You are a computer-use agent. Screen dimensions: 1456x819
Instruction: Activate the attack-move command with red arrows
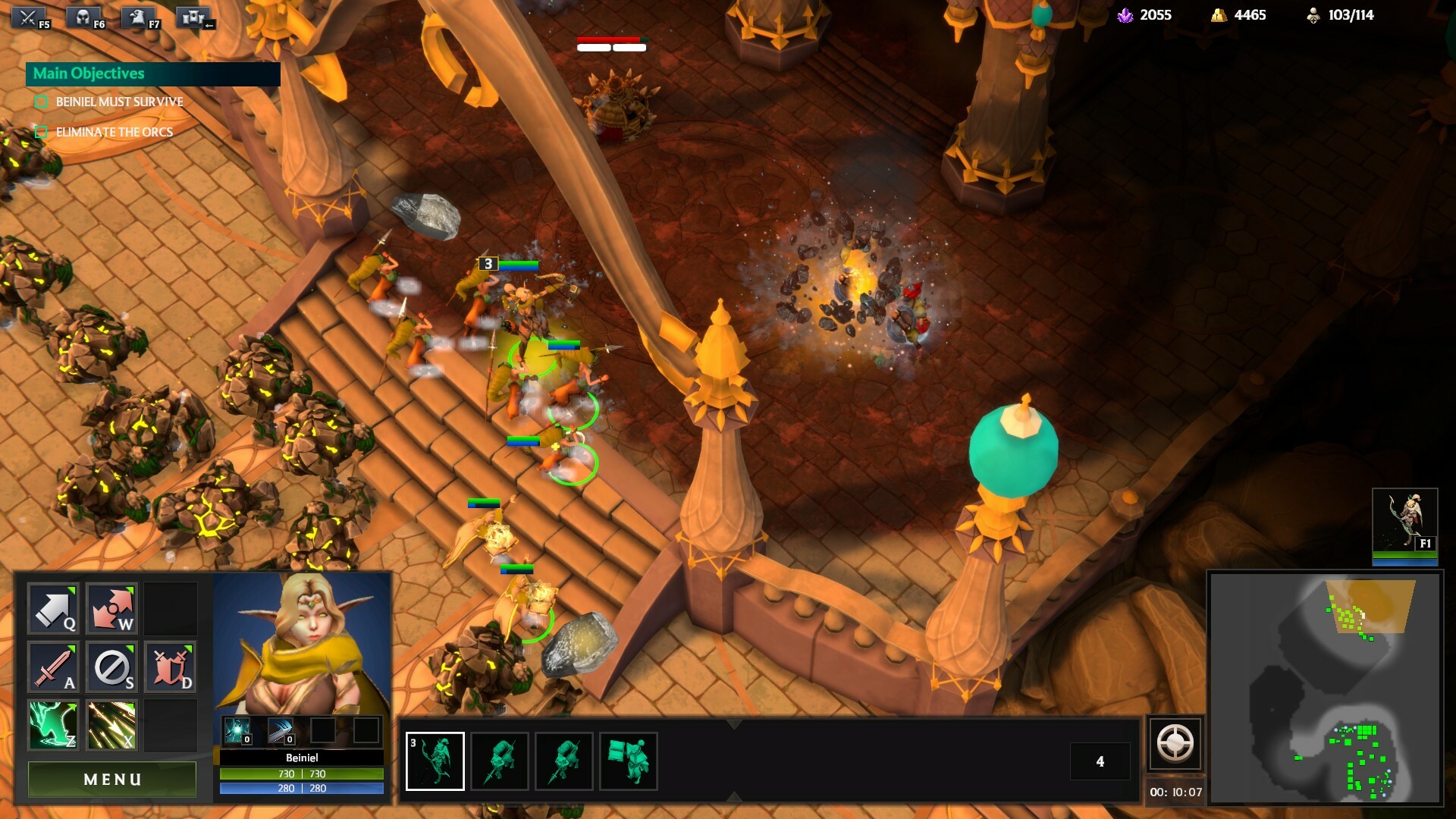pos(111,608)
